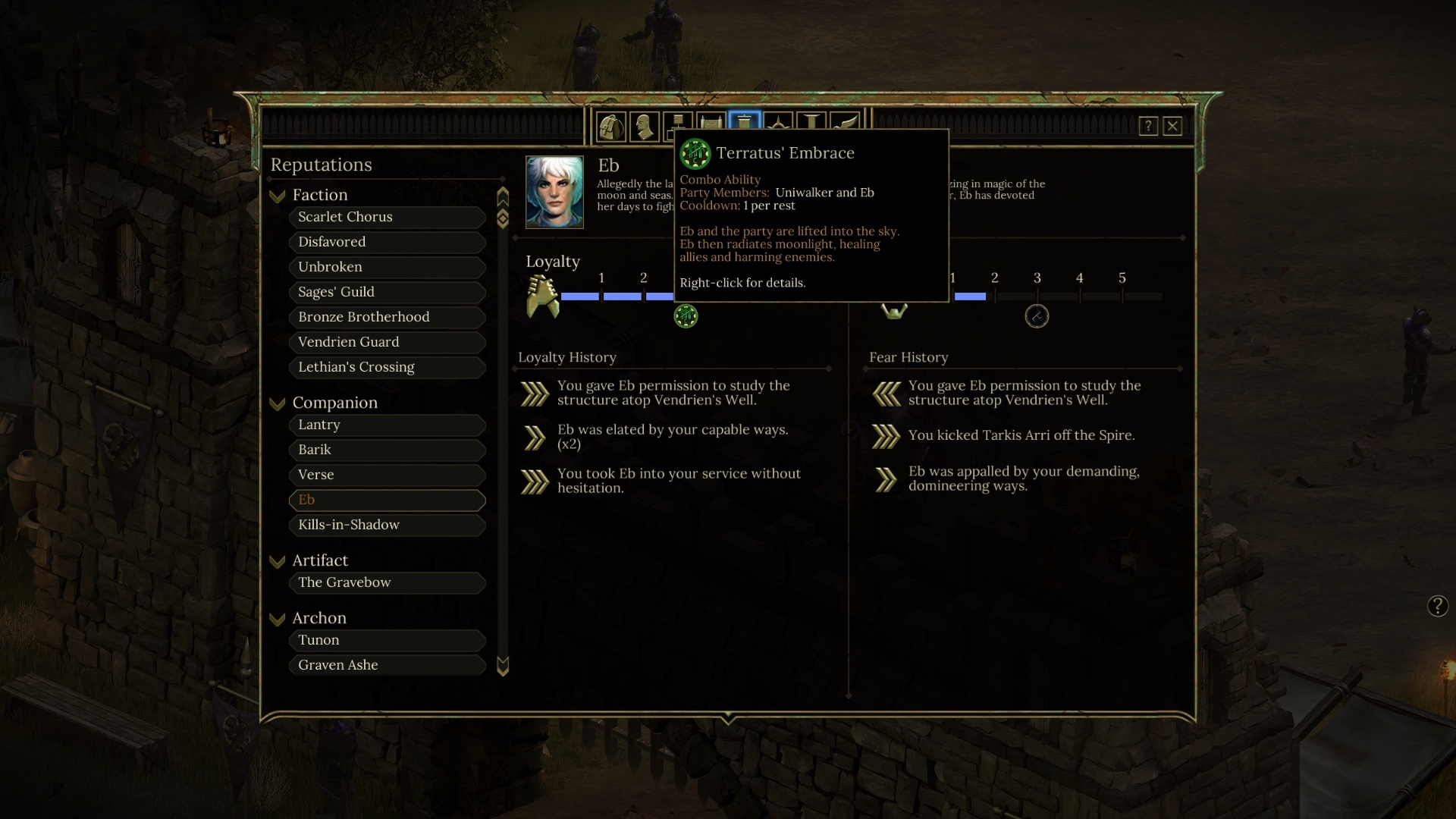Select Archon Tunon
Image resolution: width=1456 pixels, height=819 pixels.
pyautogui.click(x=387, y=640)
